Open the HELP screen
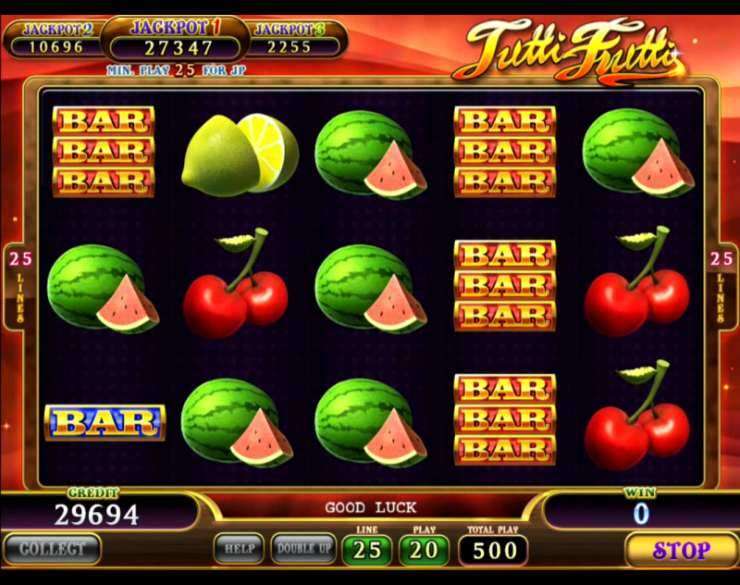This screenshot has width=740, height=585. click(239, 549)
